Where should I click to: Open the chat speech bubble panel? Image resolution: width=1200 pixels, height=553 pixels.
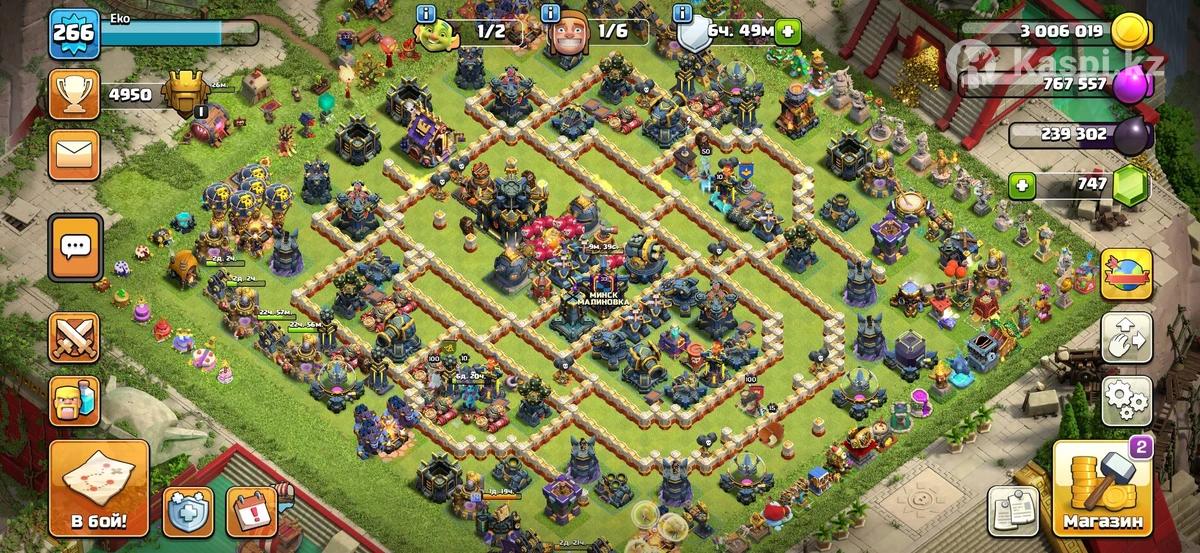(75, 245)
